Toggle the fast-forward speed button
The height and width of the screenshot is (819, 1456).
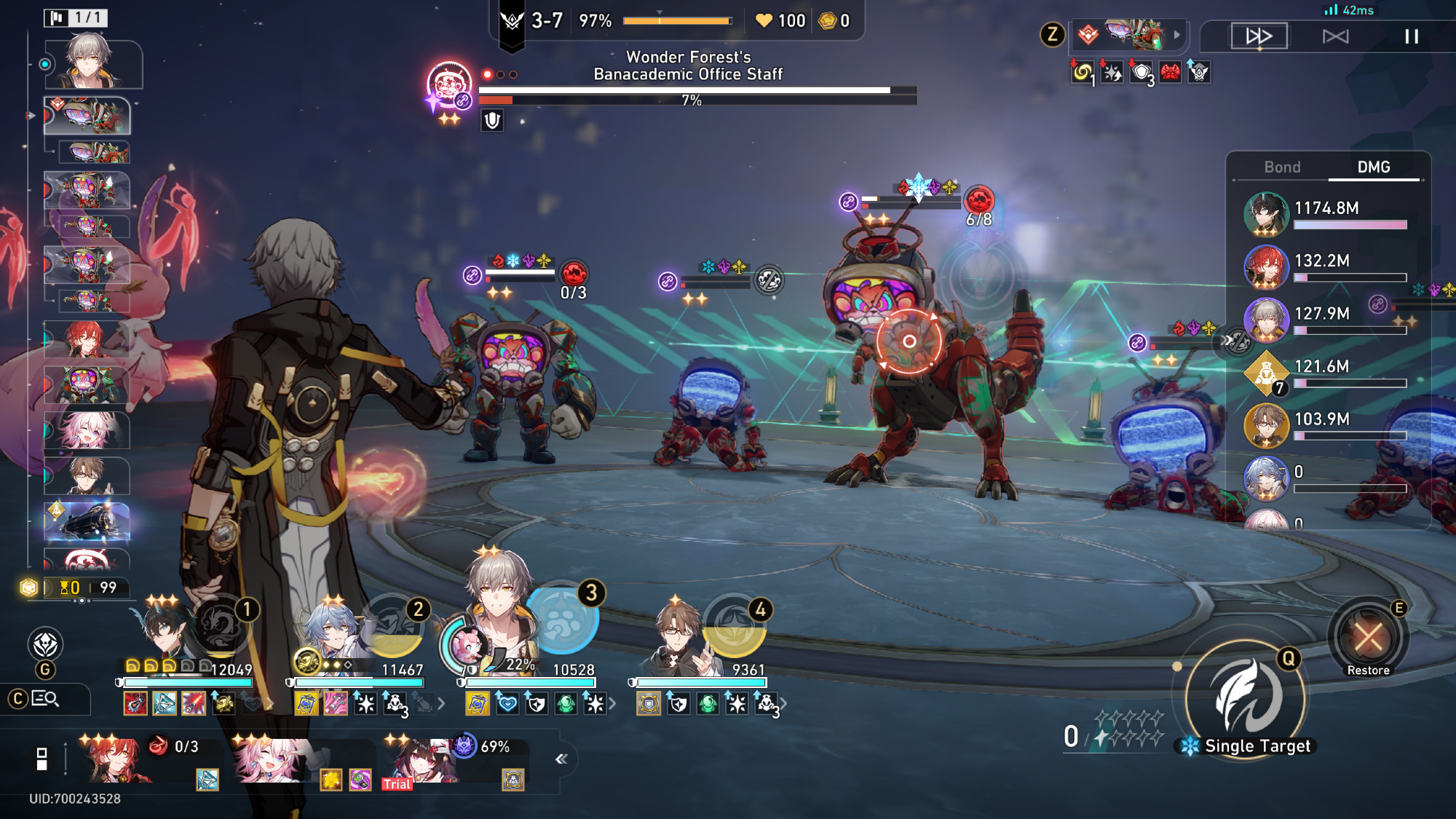point(1259,36)
